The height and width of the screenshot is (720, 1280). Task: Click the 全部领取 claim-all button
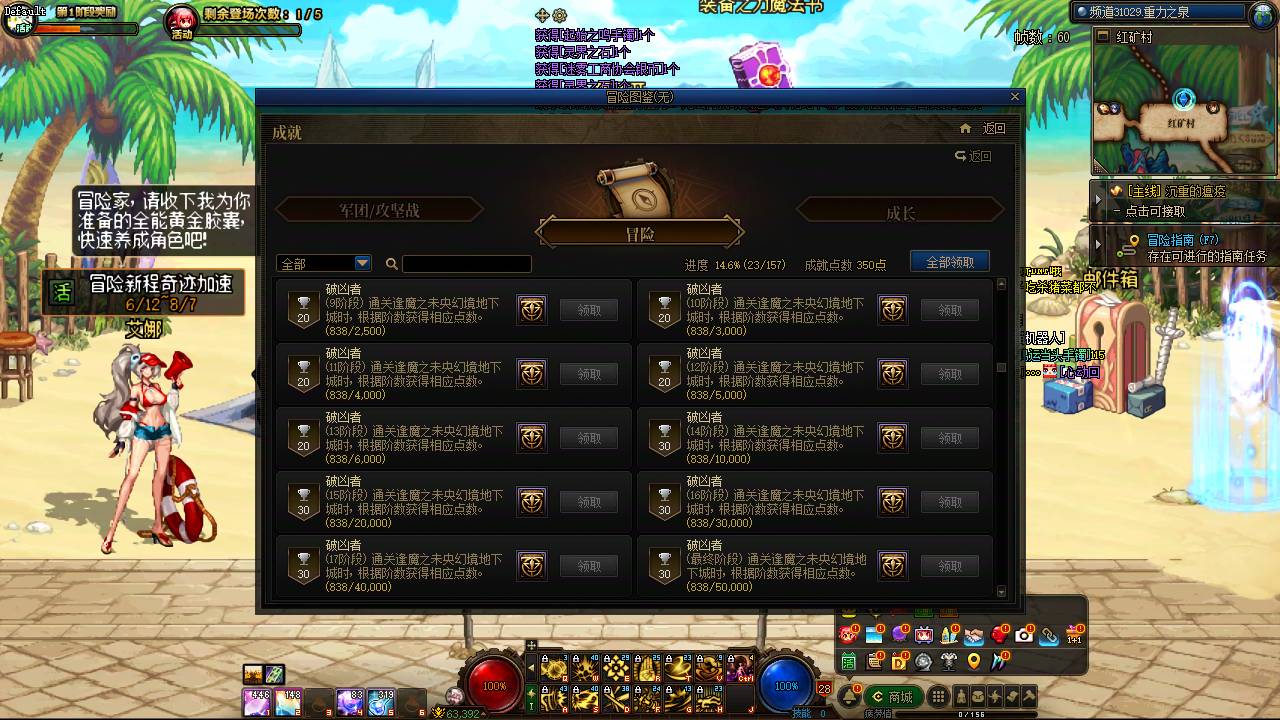pos(948,261)
